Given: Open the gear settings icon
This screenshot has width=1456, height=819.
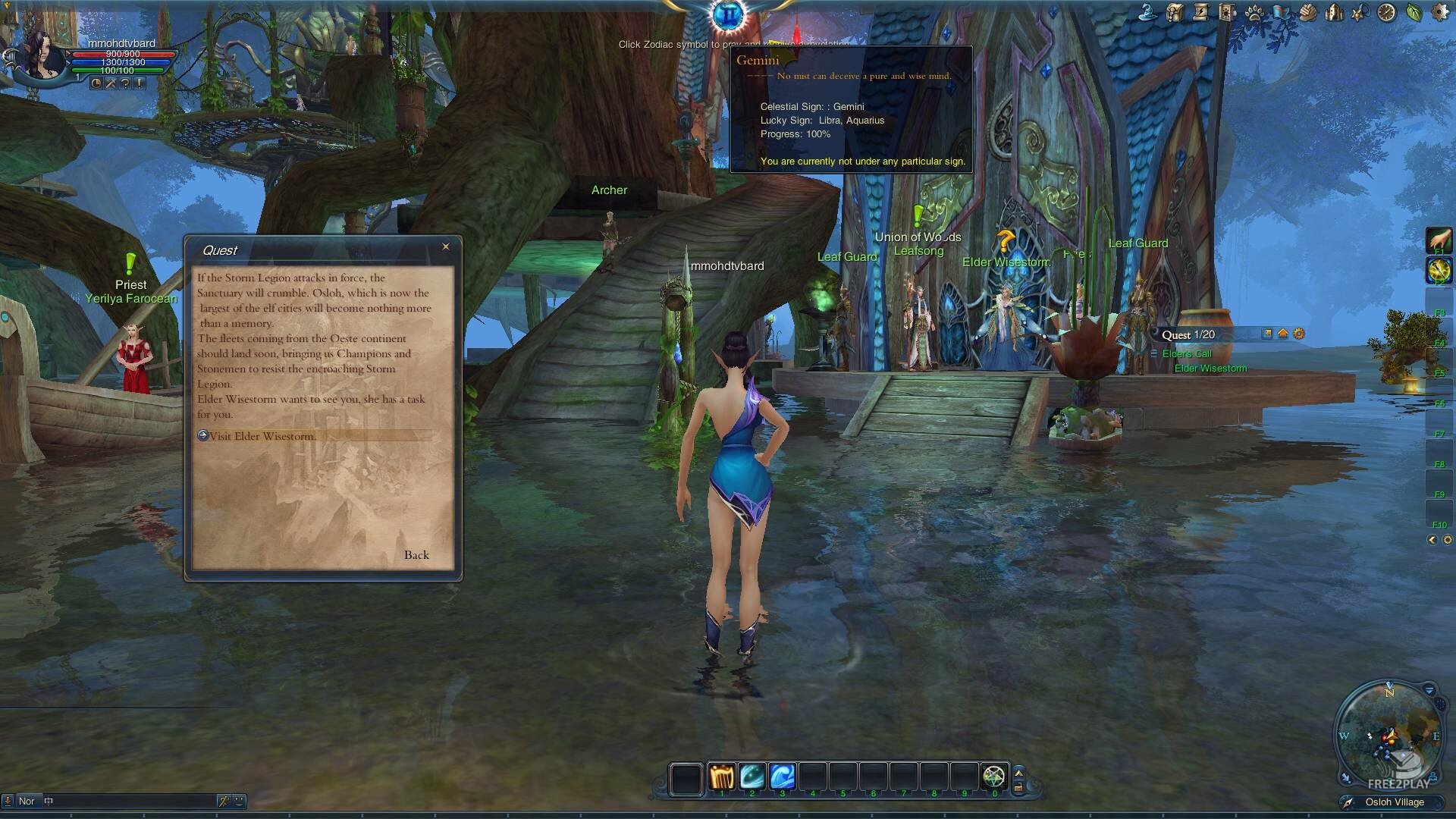Looking at the screenshot, I should click(x=1439, y=12).
